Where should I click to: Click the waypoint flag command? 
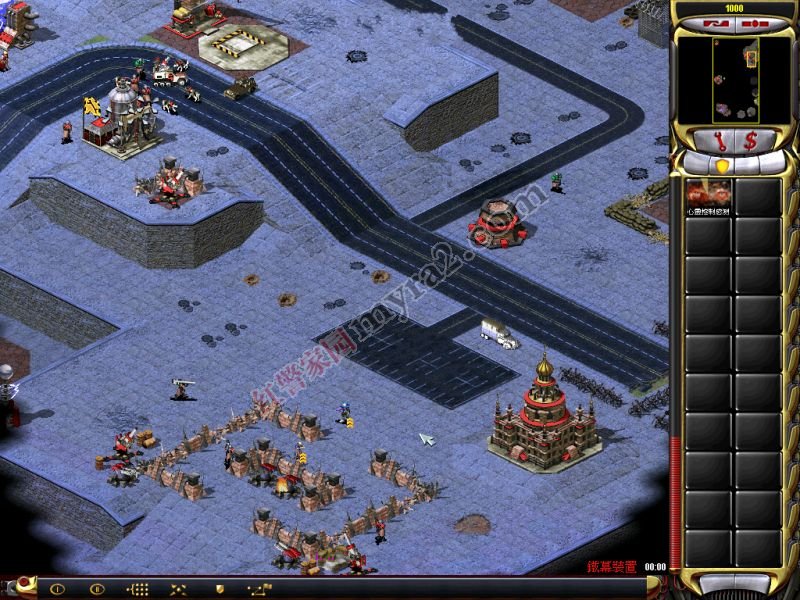click(260, 589)
